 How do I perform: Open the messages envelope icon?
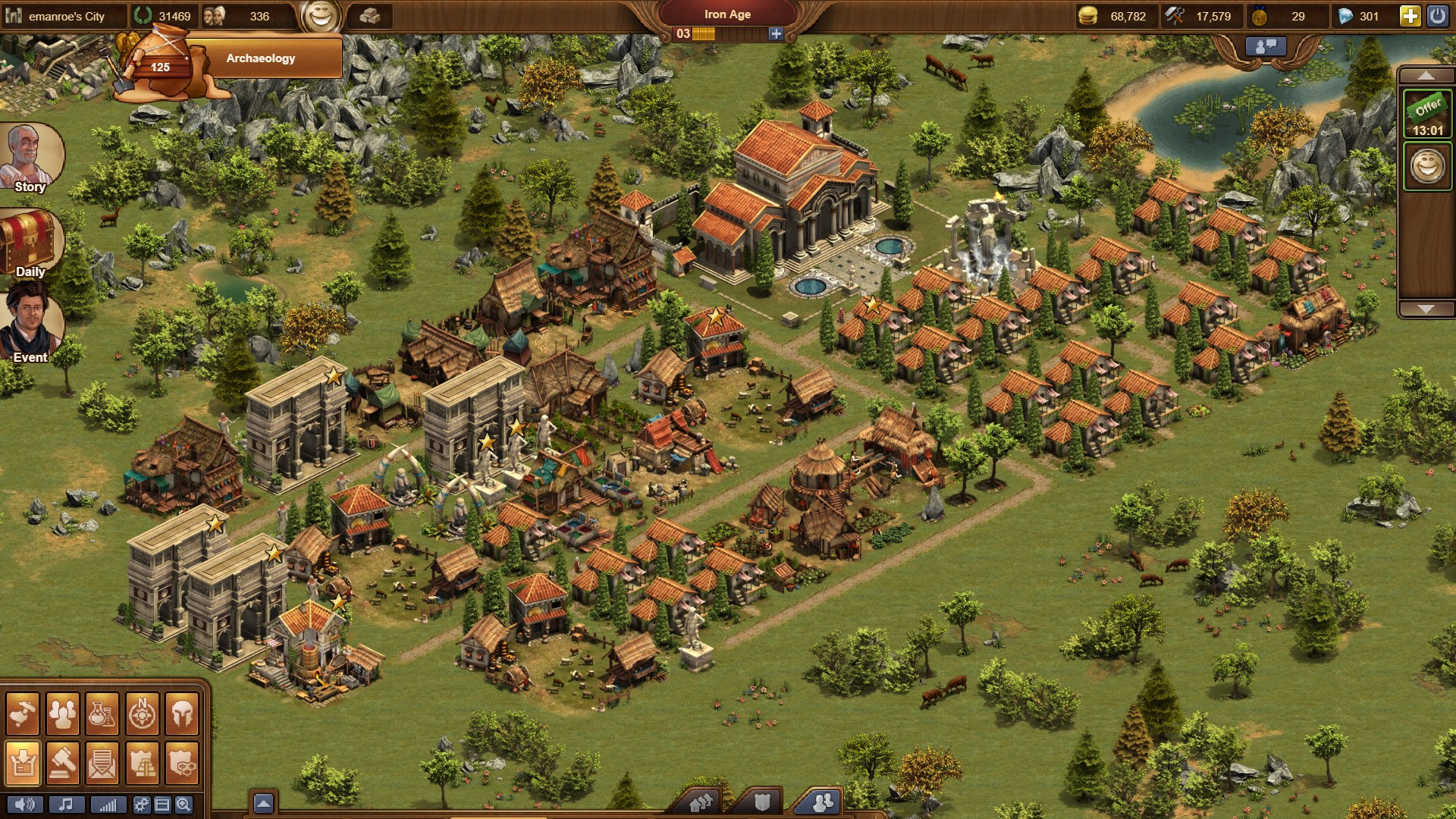tap(102, 761)
